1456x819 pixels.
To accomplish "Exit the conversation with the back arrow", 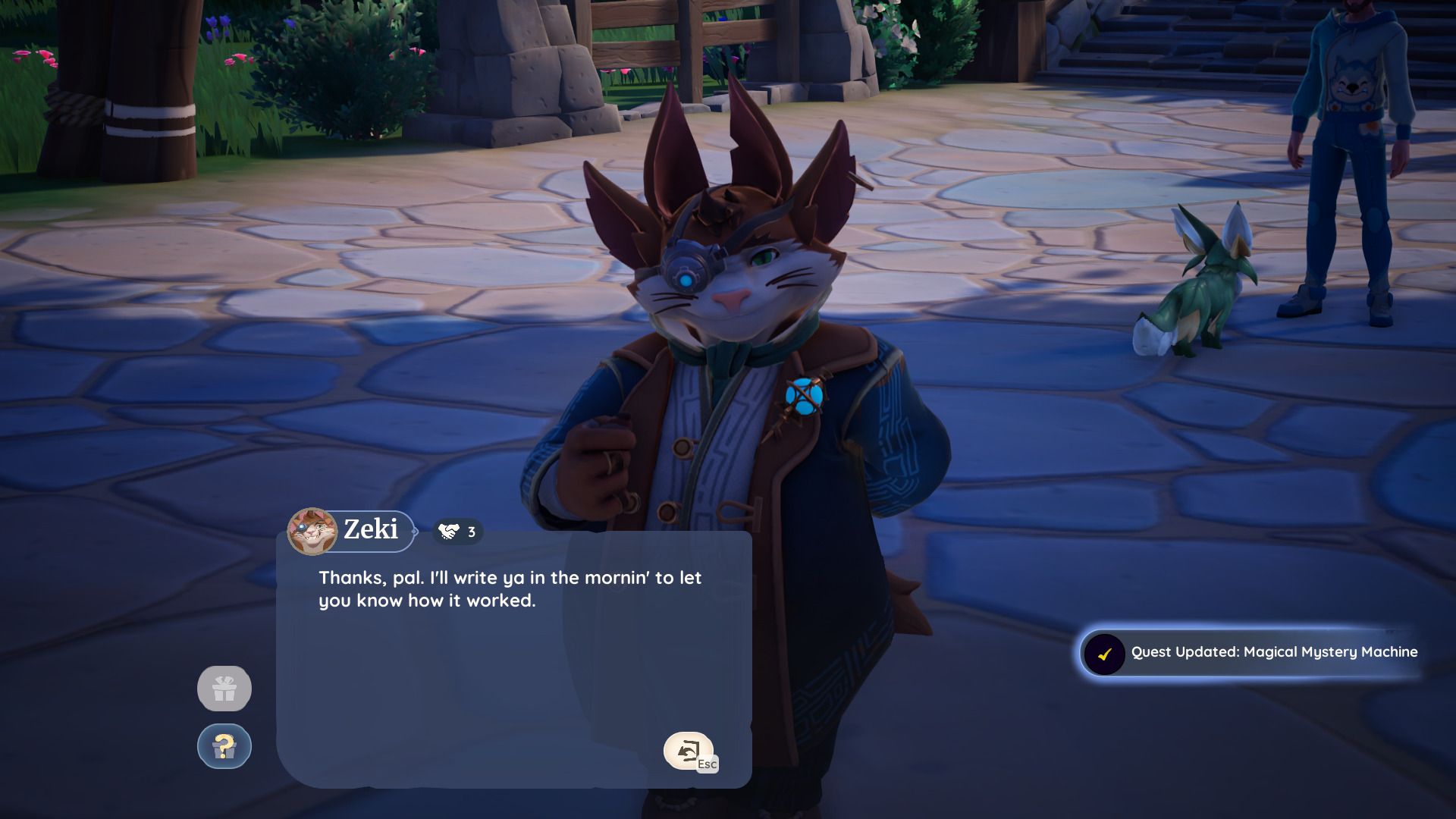I will tap(688, 751).
